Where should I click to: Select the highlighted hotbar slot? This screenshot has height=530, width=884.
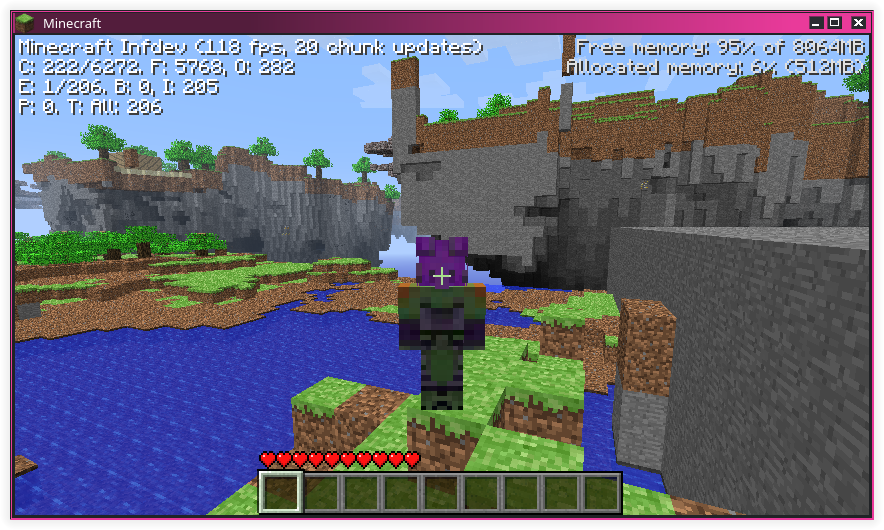tap(281, 493)
